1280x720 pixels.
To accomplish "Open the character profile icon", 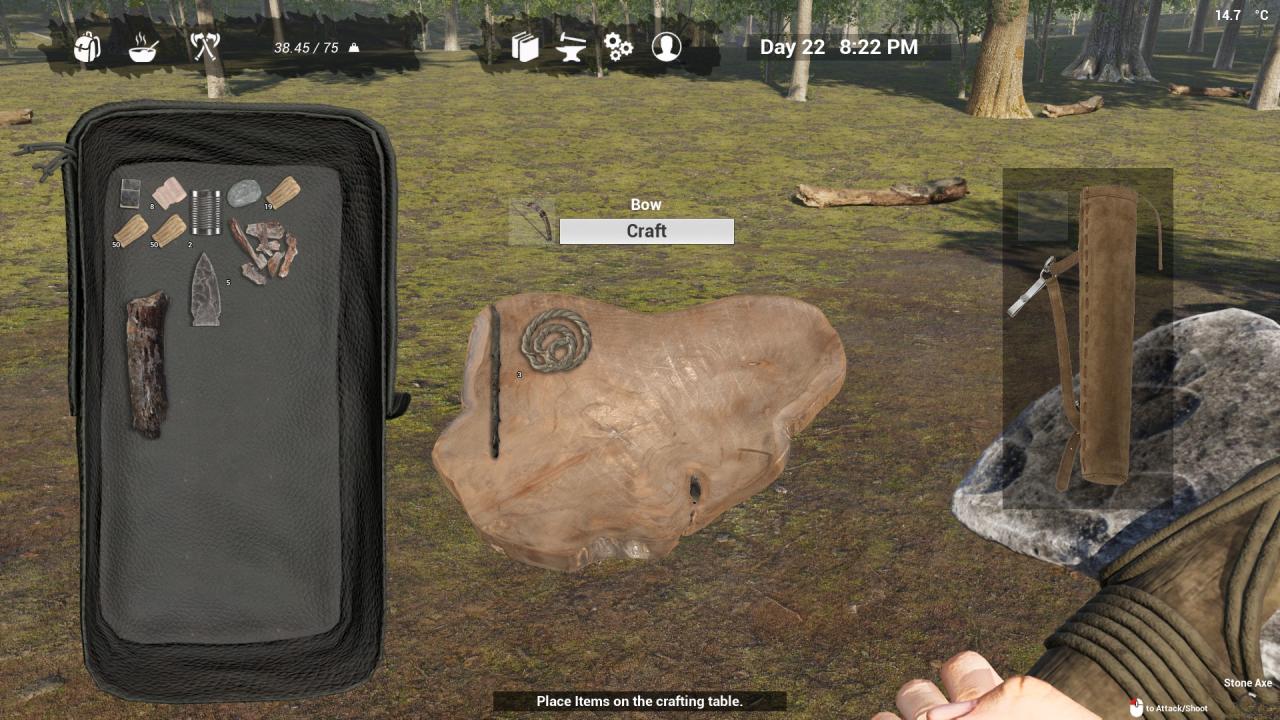I will click(666, 47).
